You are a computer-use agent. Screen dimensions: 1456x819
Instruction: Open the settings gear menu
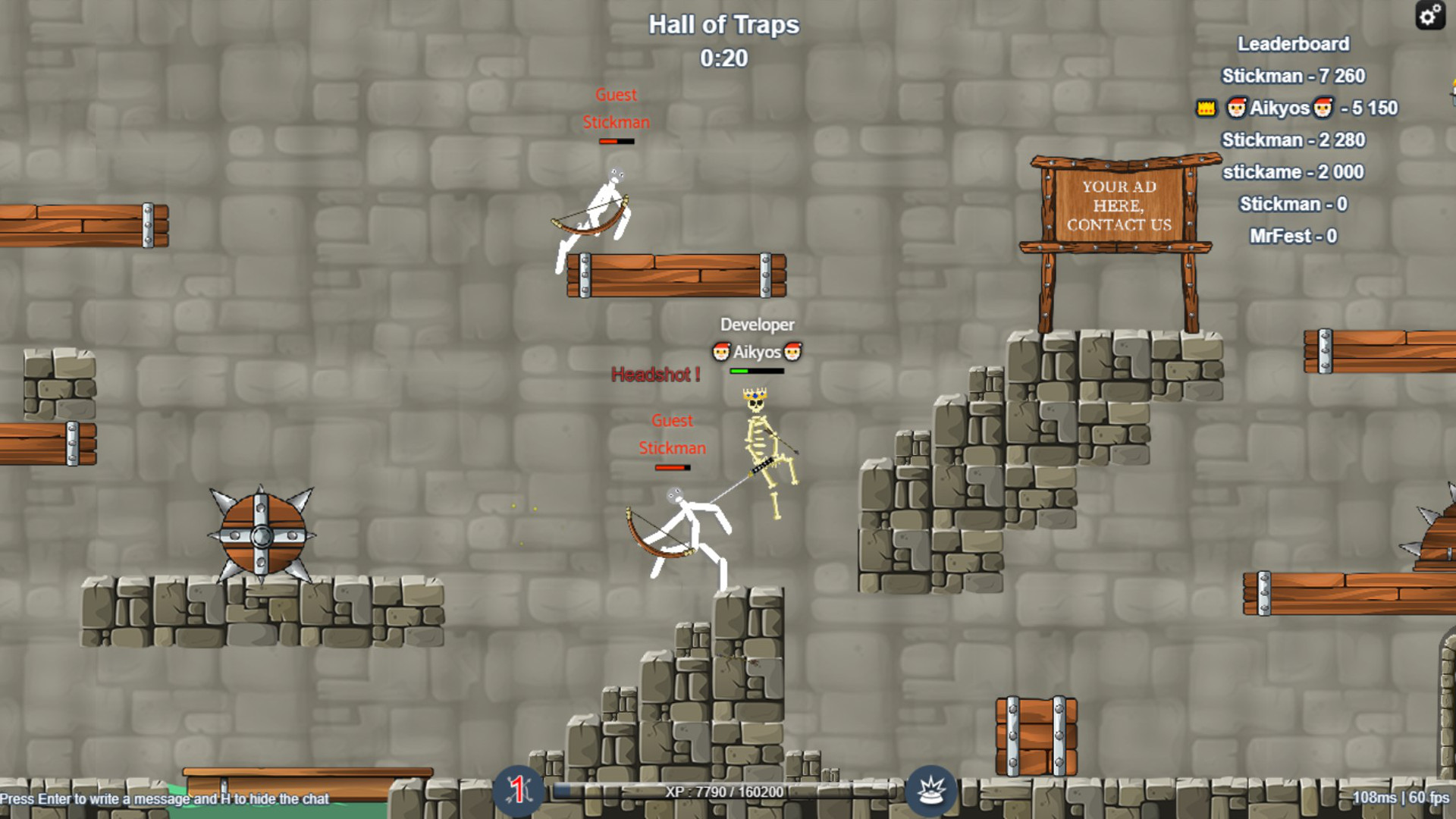pyautogui.click(x=1429, y=15)
